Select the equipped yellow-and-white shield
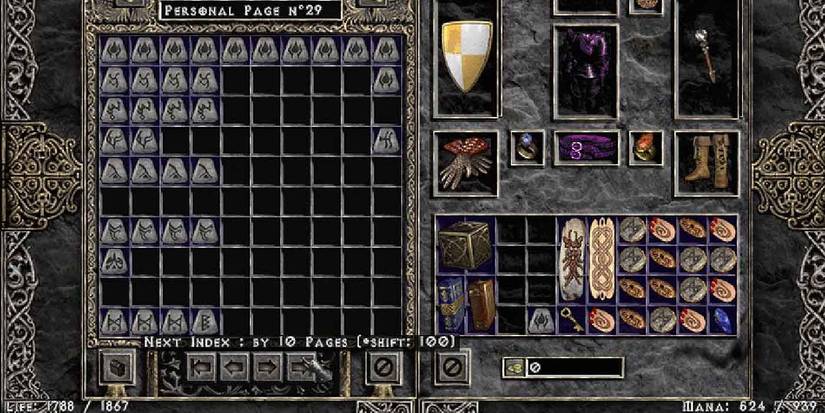825x413 pixels. 465,57
